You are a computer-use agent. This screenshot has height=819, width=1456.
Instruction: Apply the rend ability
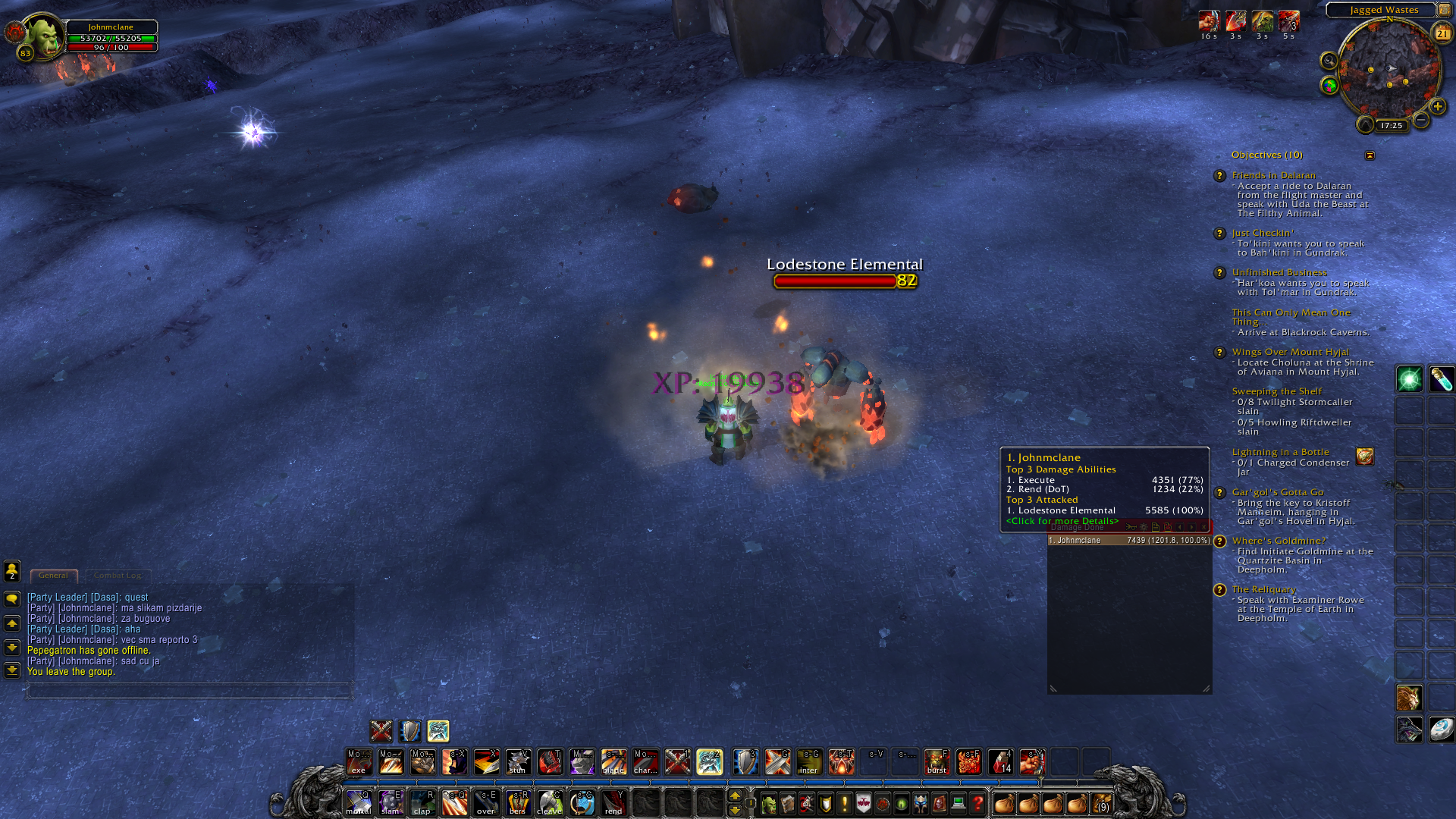point(613,802)
